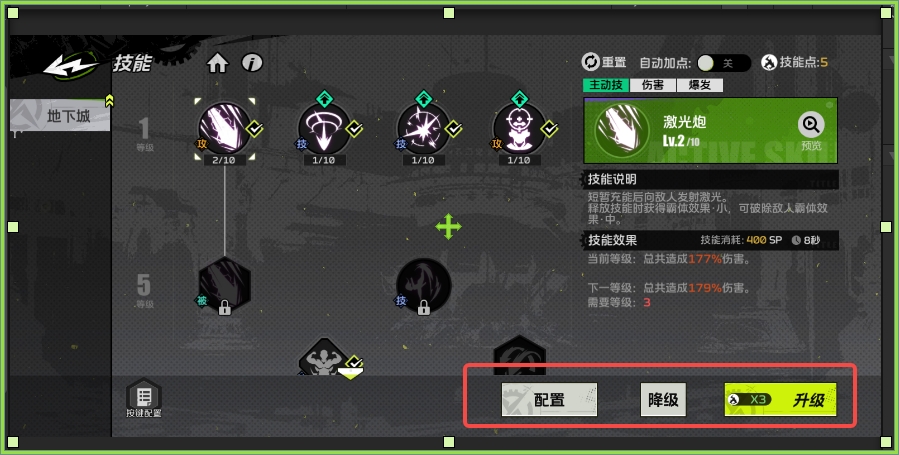Downgrade the skill with 降级
This screenshot has height=455, width=899.
tap(663, 400)
